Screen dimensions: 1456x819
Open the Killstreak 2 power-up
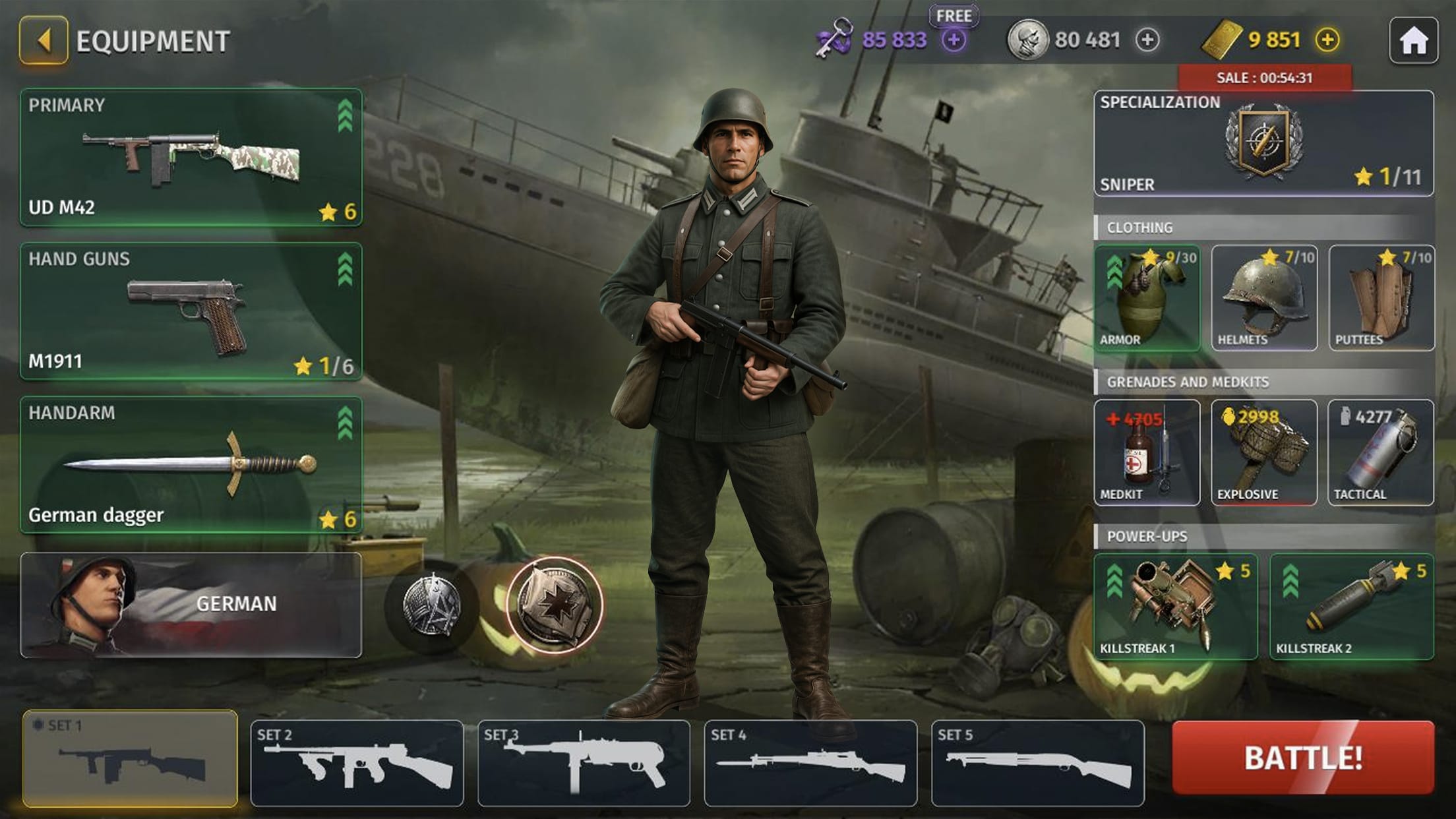click(x=1352, y=607)
